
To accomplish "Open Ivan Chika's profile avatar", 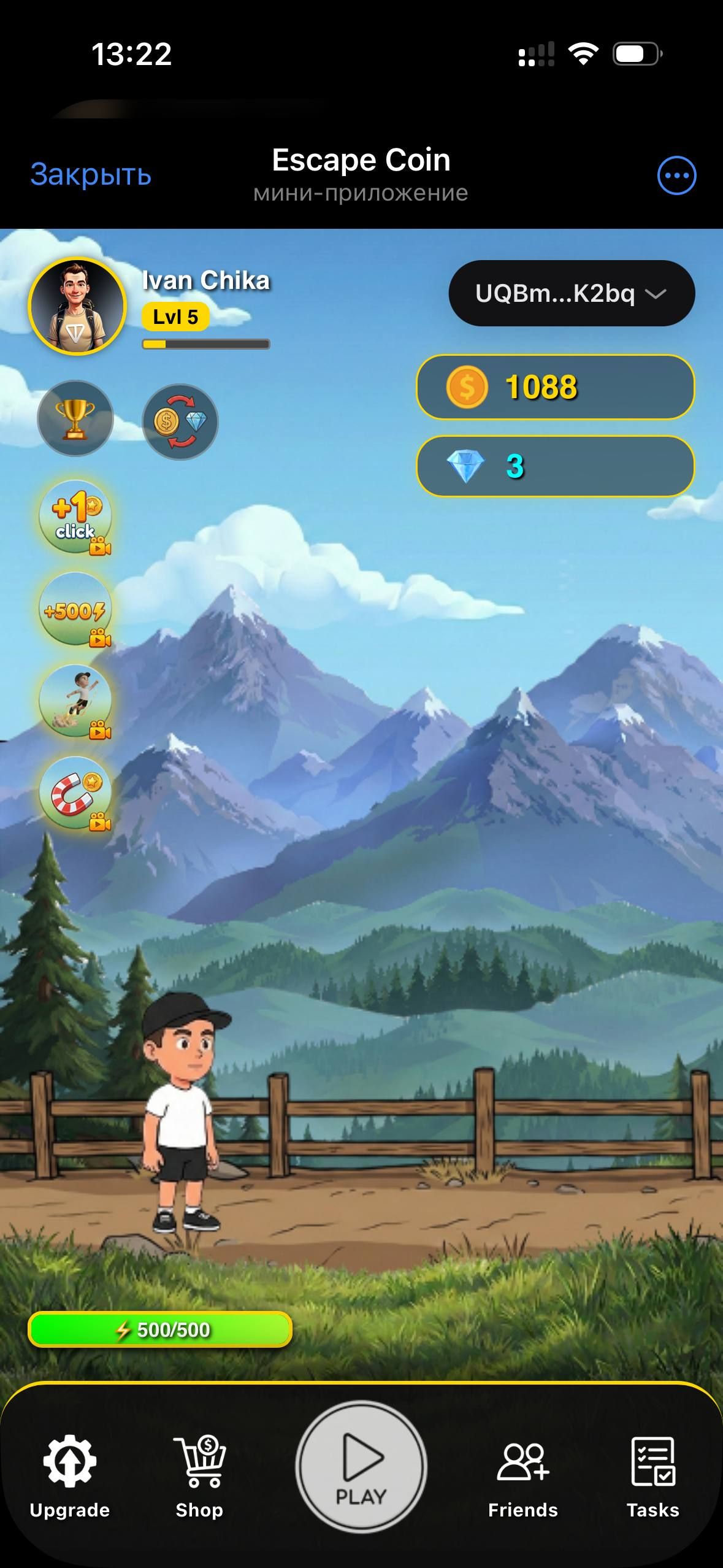I will [77, 306].
